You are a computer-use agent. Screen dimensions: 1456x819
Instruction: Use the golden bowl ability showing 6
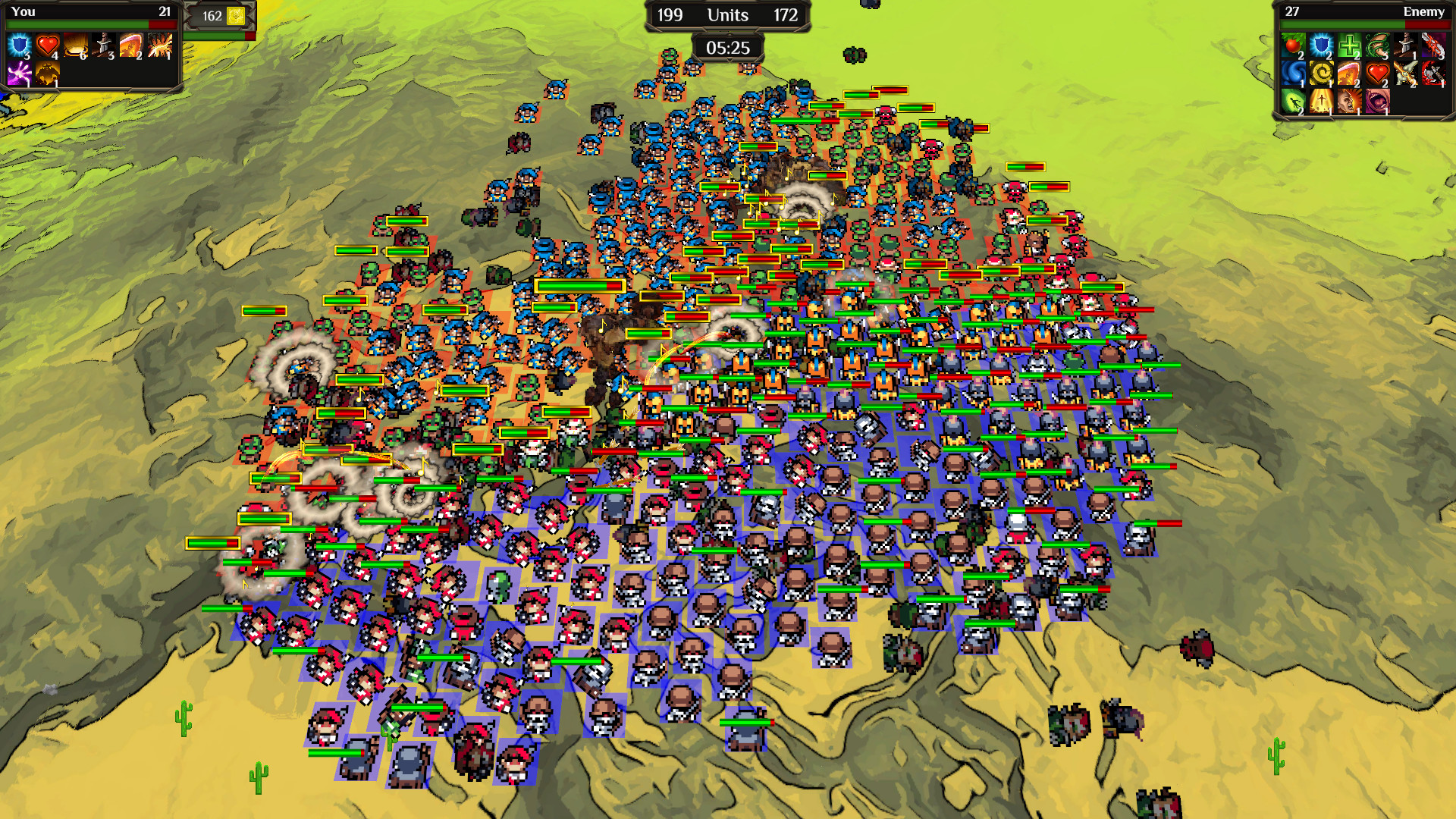[75, 45]
